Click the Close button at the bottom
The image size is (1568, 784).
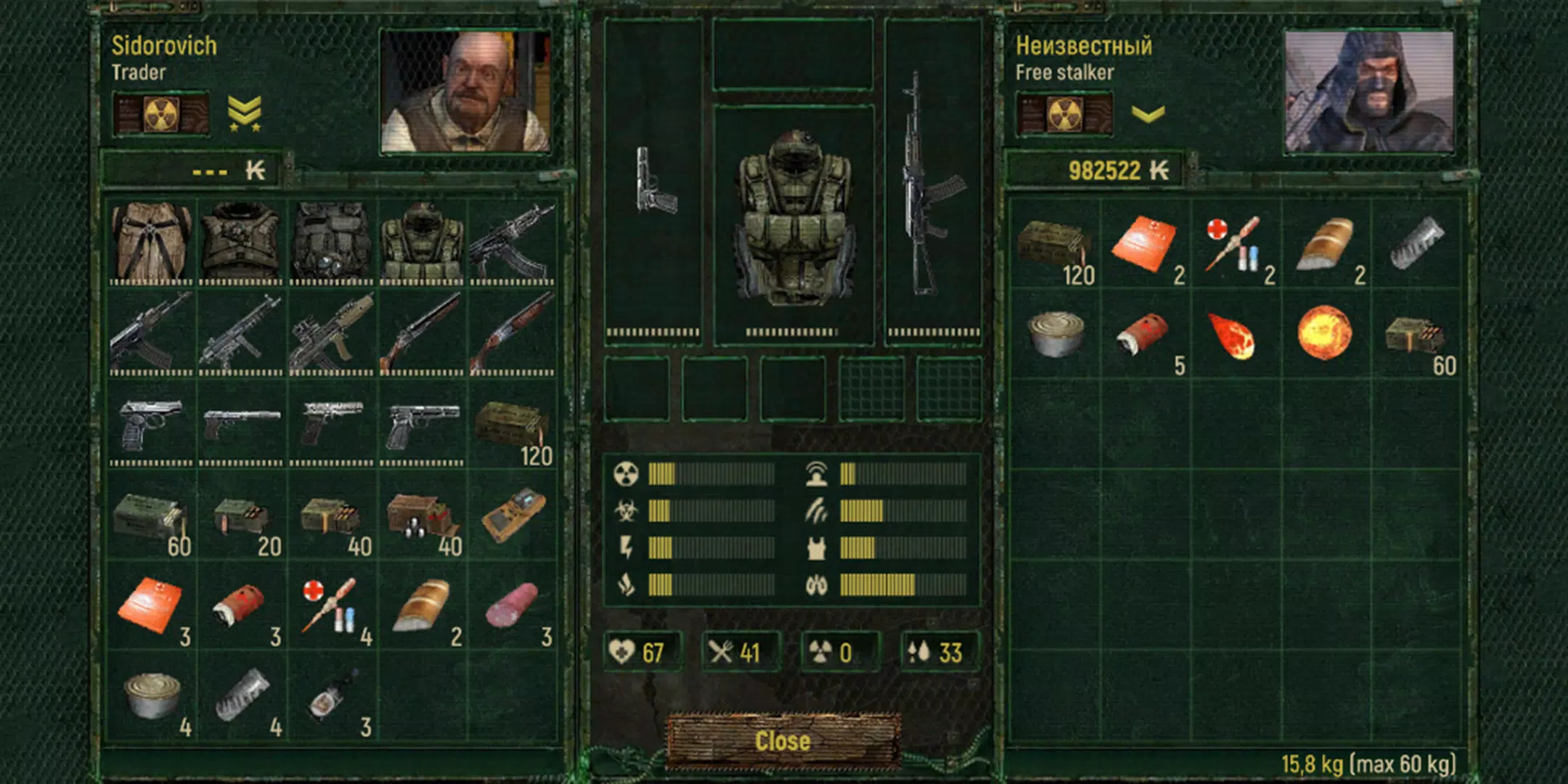[x=784, y=741]
